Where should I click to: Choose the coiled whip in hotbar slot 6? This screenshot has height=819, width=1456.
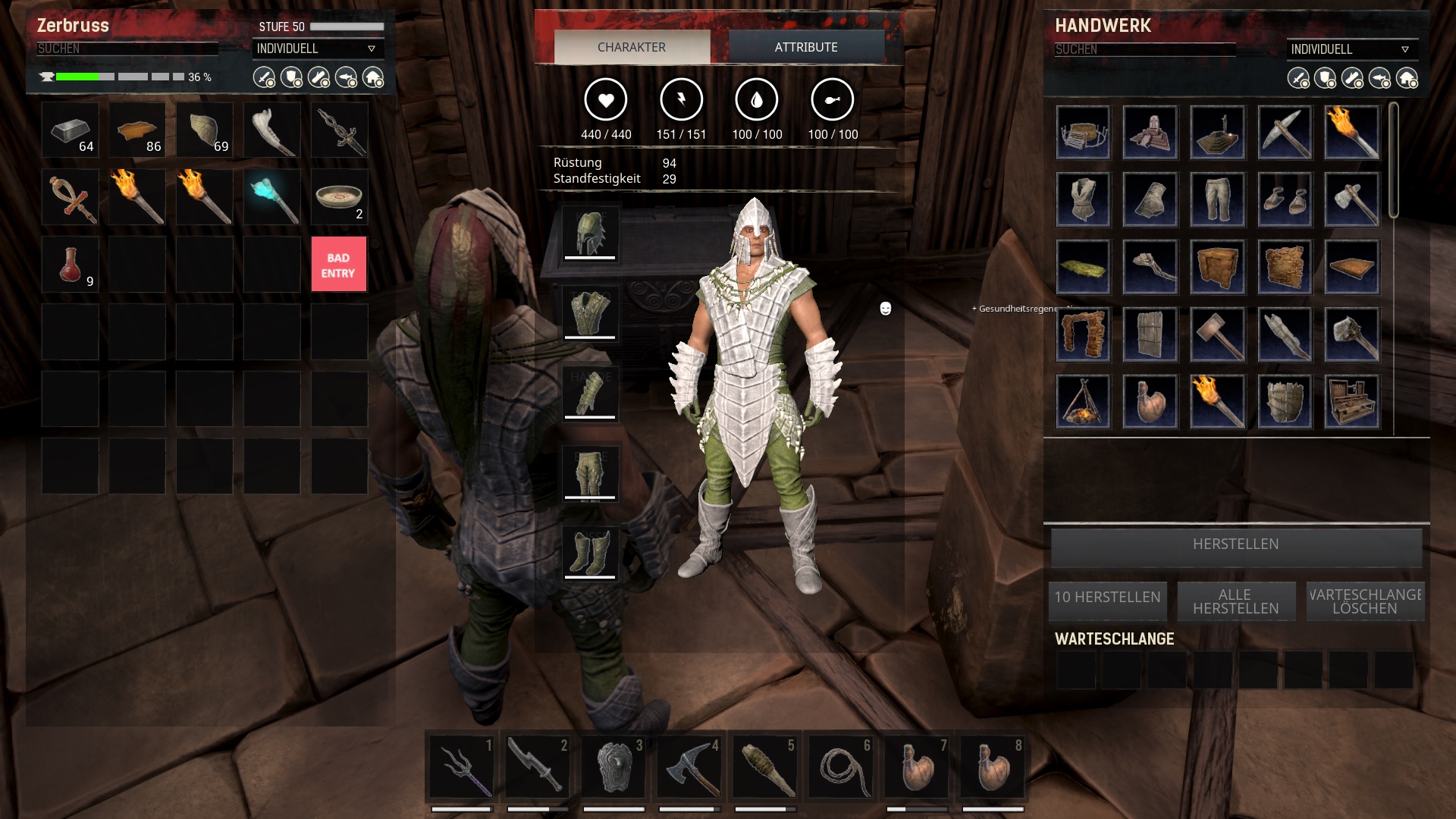[840, 767]
